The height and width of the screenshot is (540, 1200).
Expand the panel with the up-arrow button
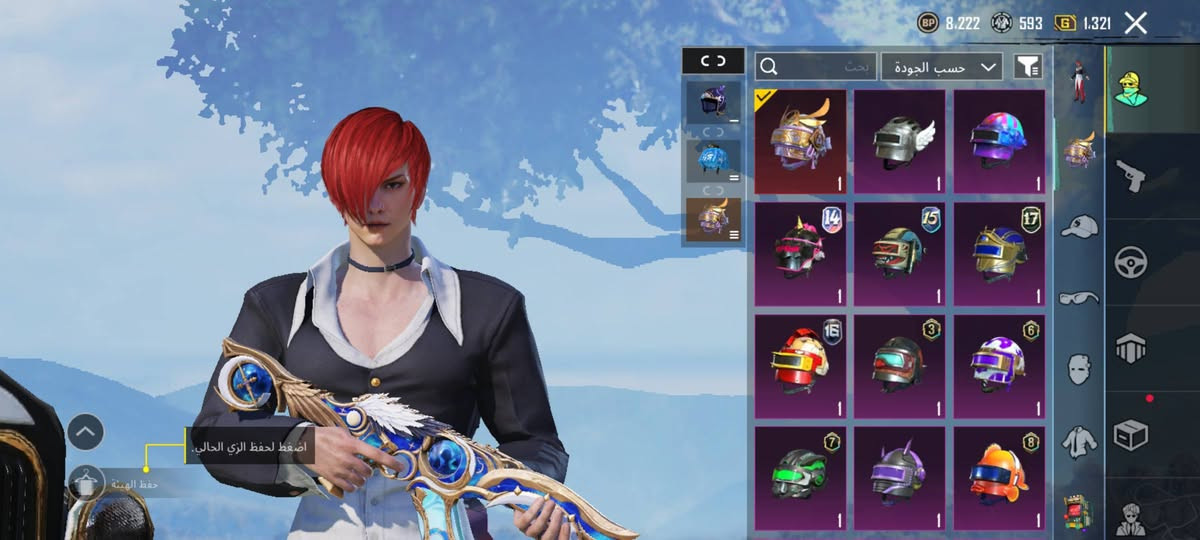click(86, 432)
